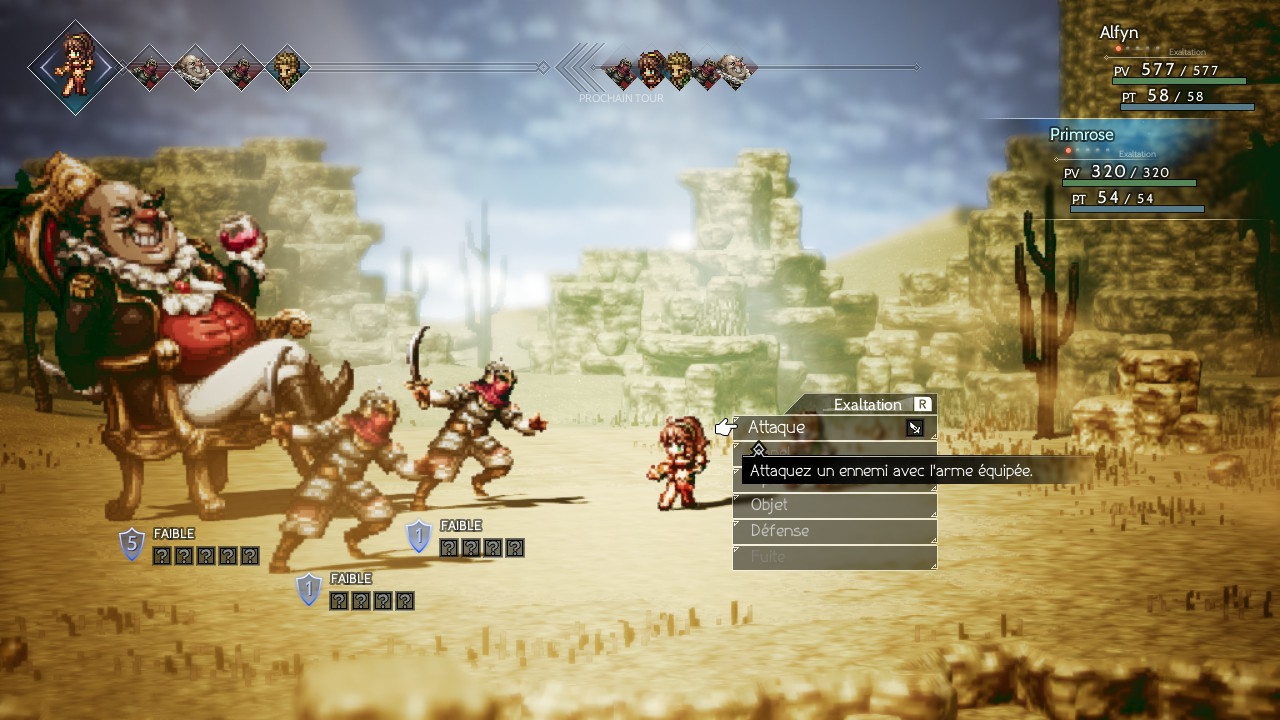Viewport: 1280px width, 720px height.
Task: Select Alfyn's party status panel
Action: click(x=1175, y=68)
